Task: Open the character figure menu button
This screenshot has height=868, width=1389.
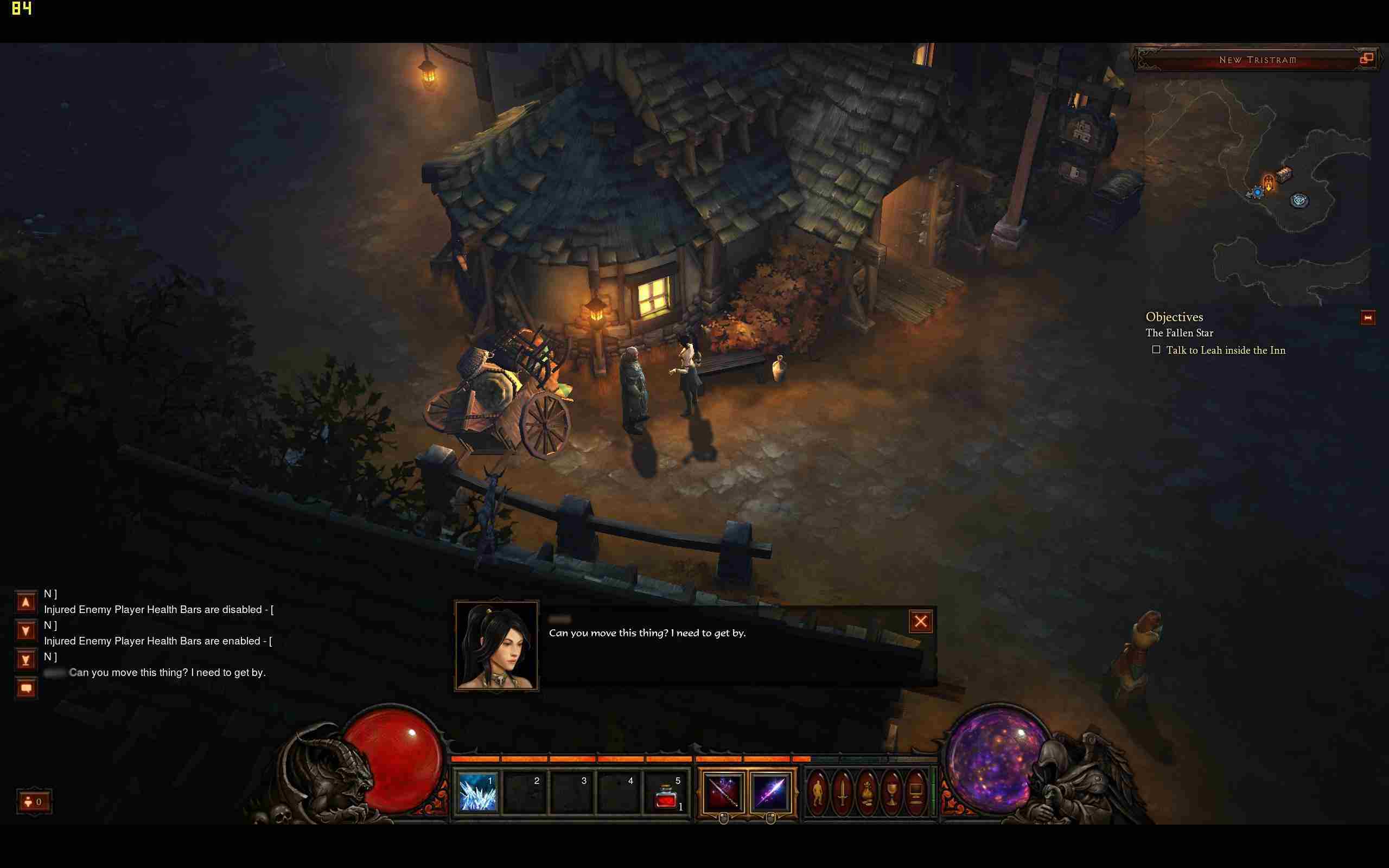Action: point(817,793)
